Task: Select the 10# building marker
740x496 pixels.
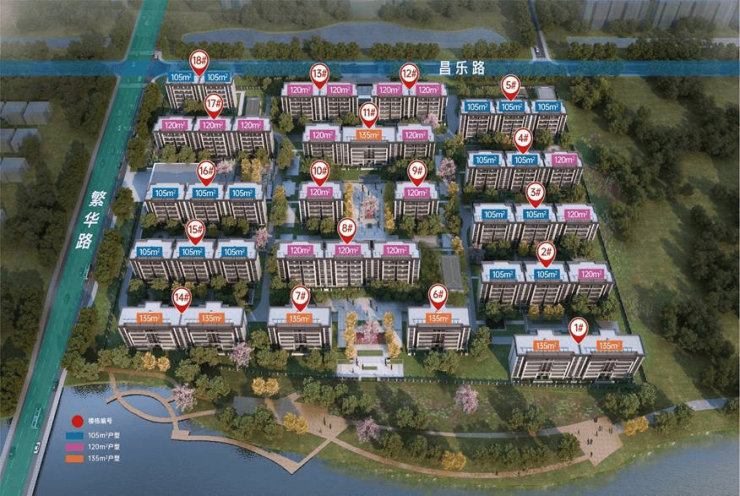Action: (x=319, y=170)
